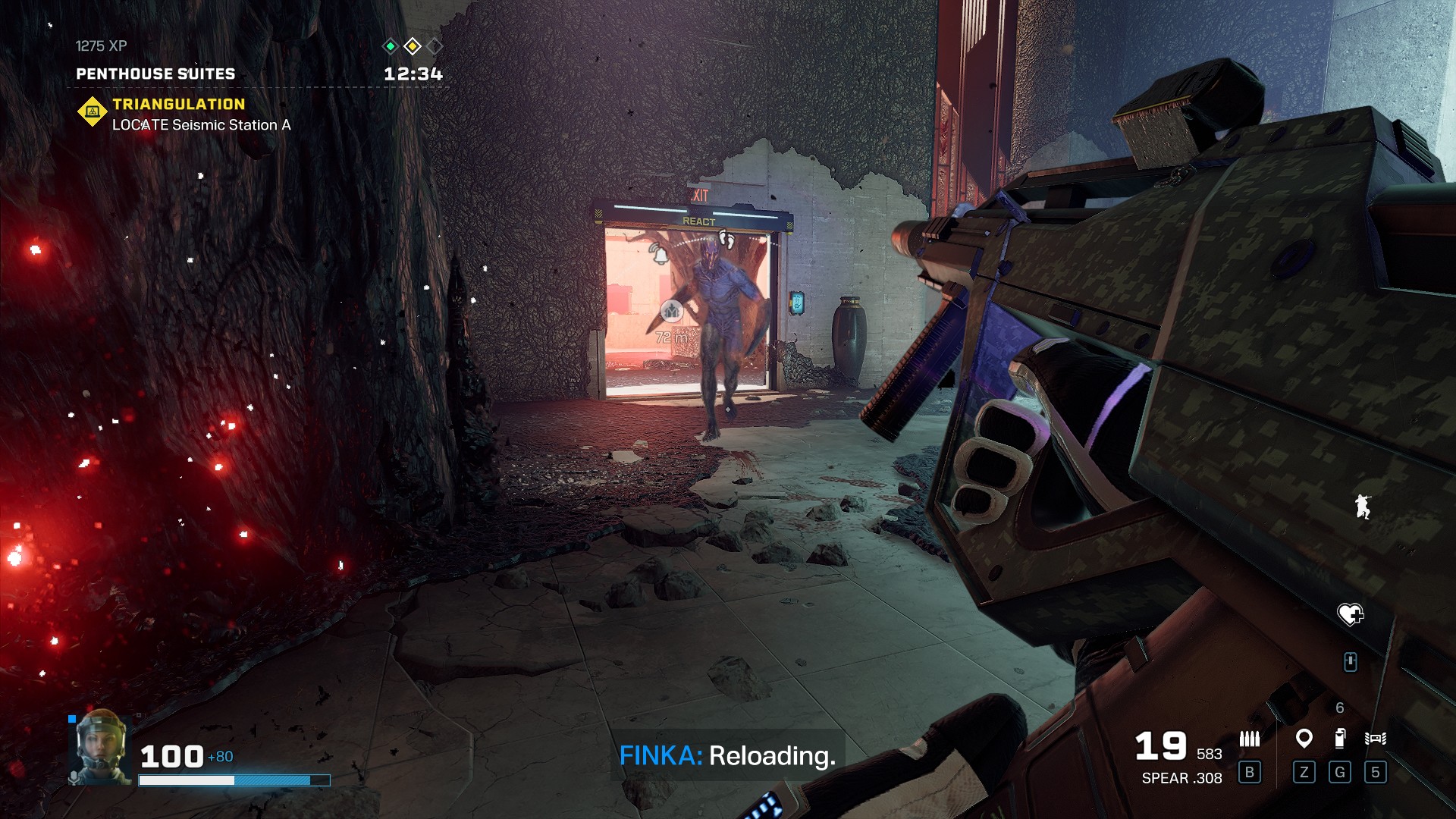1456x819 pixels.
Task: Select the ammo type bullets icon
Action: [1249, 739]
